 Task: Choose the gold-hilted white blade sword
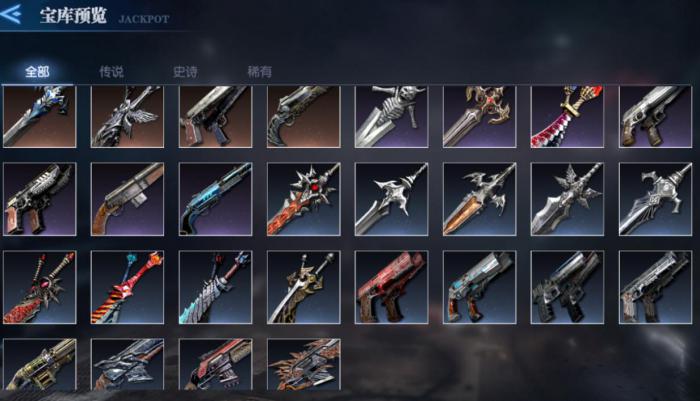point(303,287)
